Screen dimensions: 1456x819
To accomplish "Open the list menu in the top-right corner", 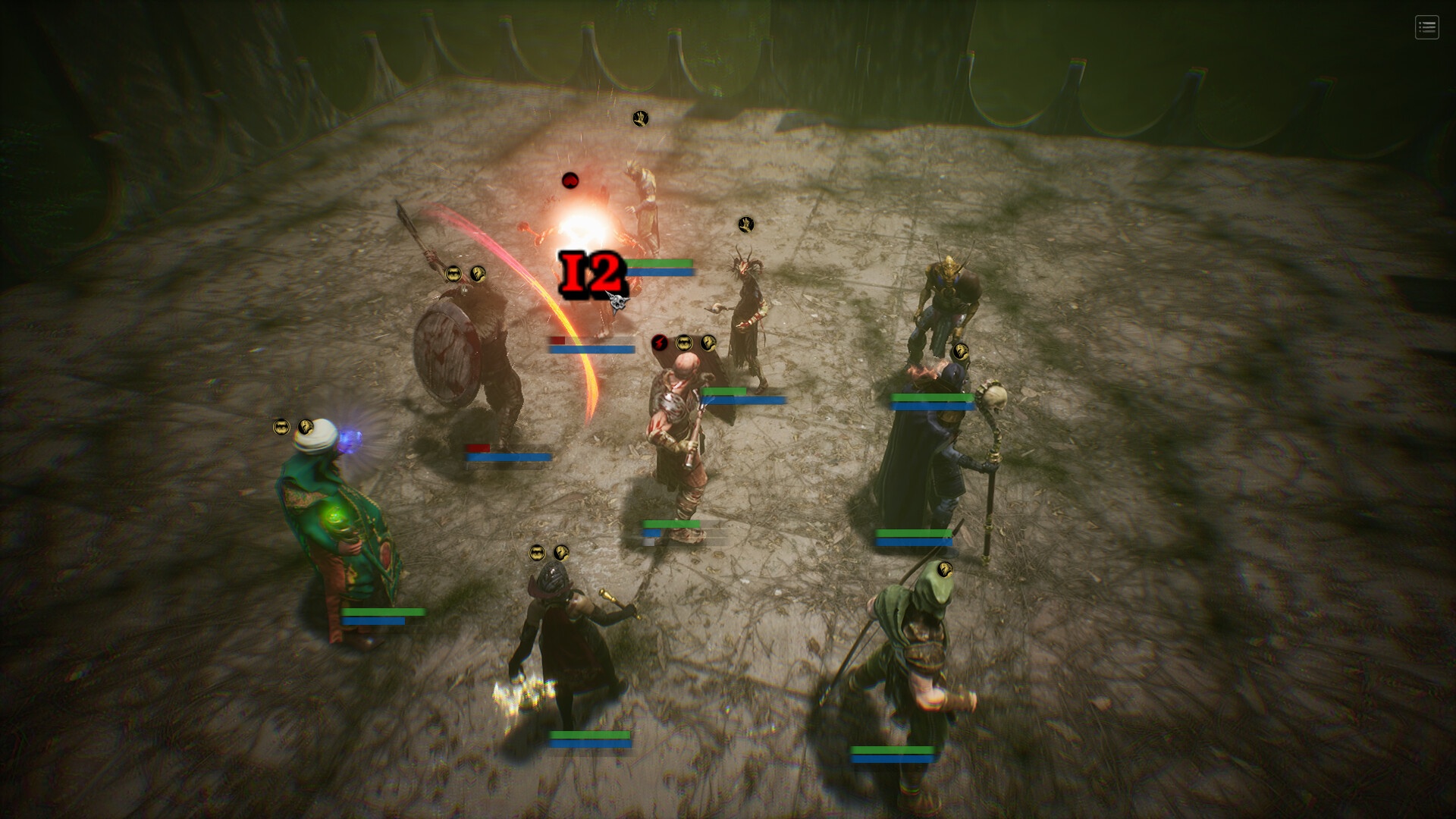I will click(1426, 28).
